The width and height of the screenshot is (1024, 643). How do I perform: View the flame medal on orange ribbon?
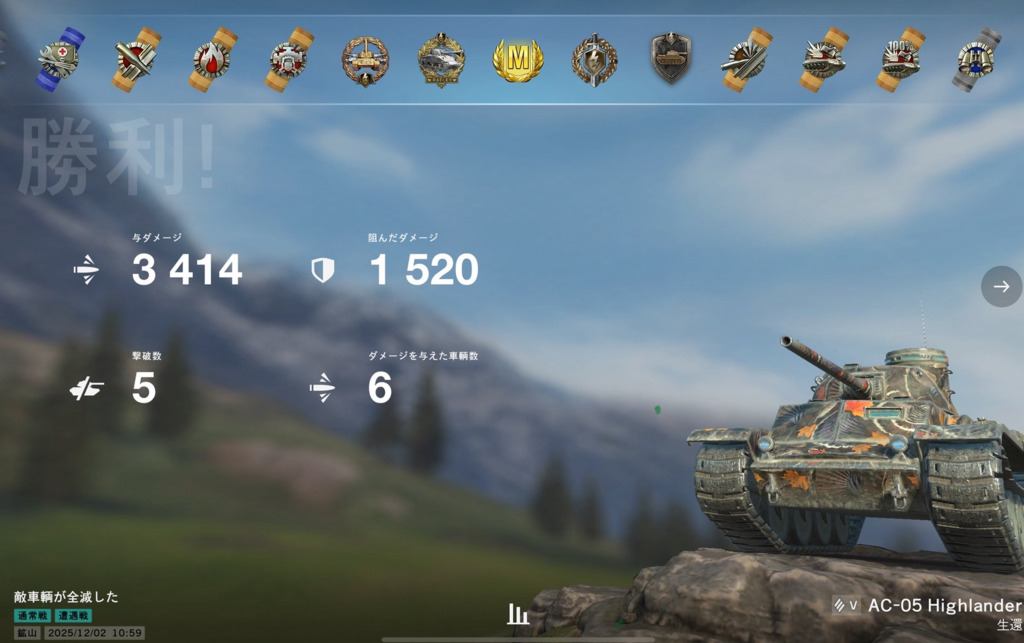pos(213,60)
